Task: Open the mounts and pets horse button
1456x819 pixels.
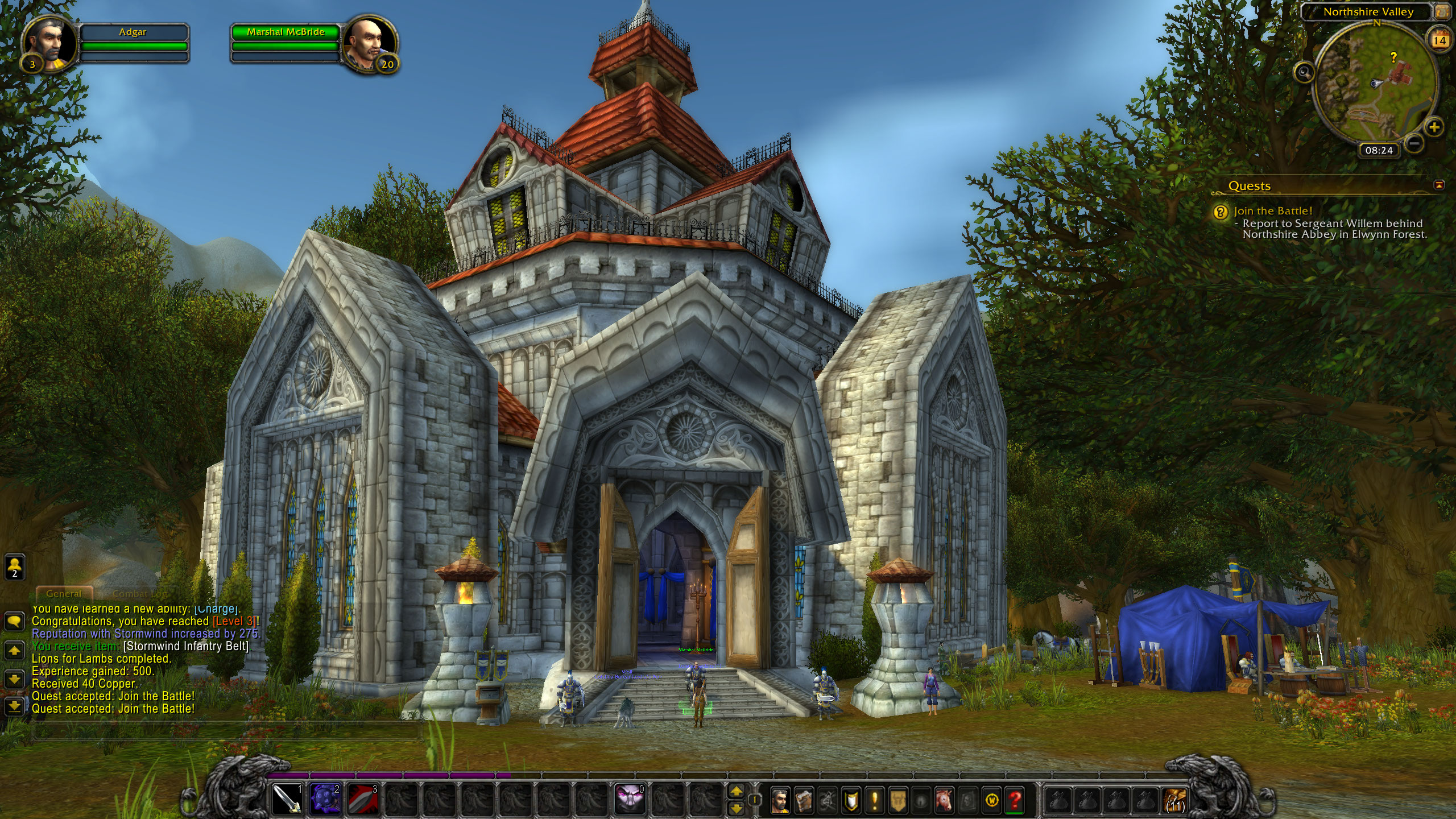Action: tap(944, 800)
